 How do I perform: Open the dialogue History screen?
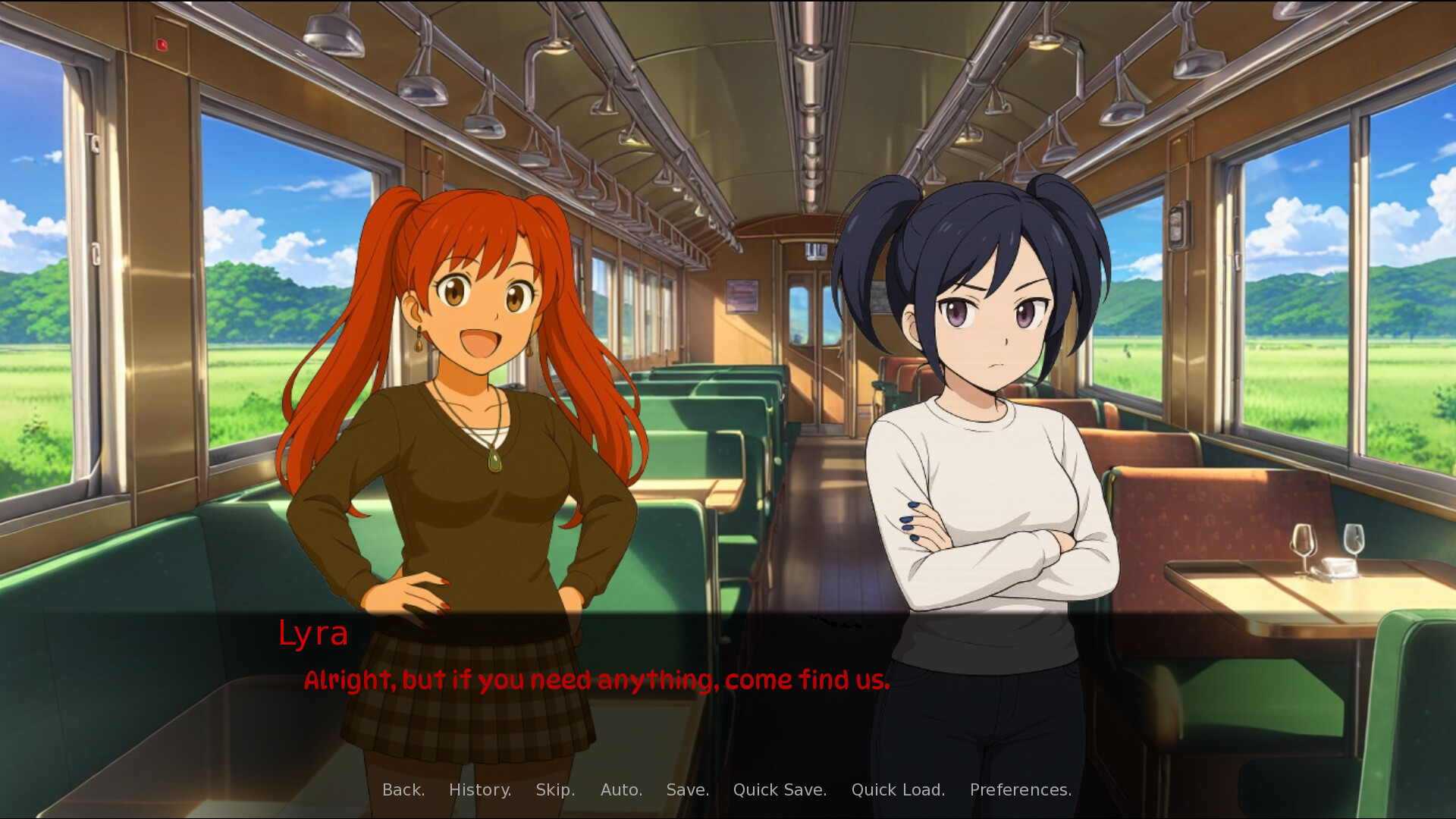(x=479, y=789)
